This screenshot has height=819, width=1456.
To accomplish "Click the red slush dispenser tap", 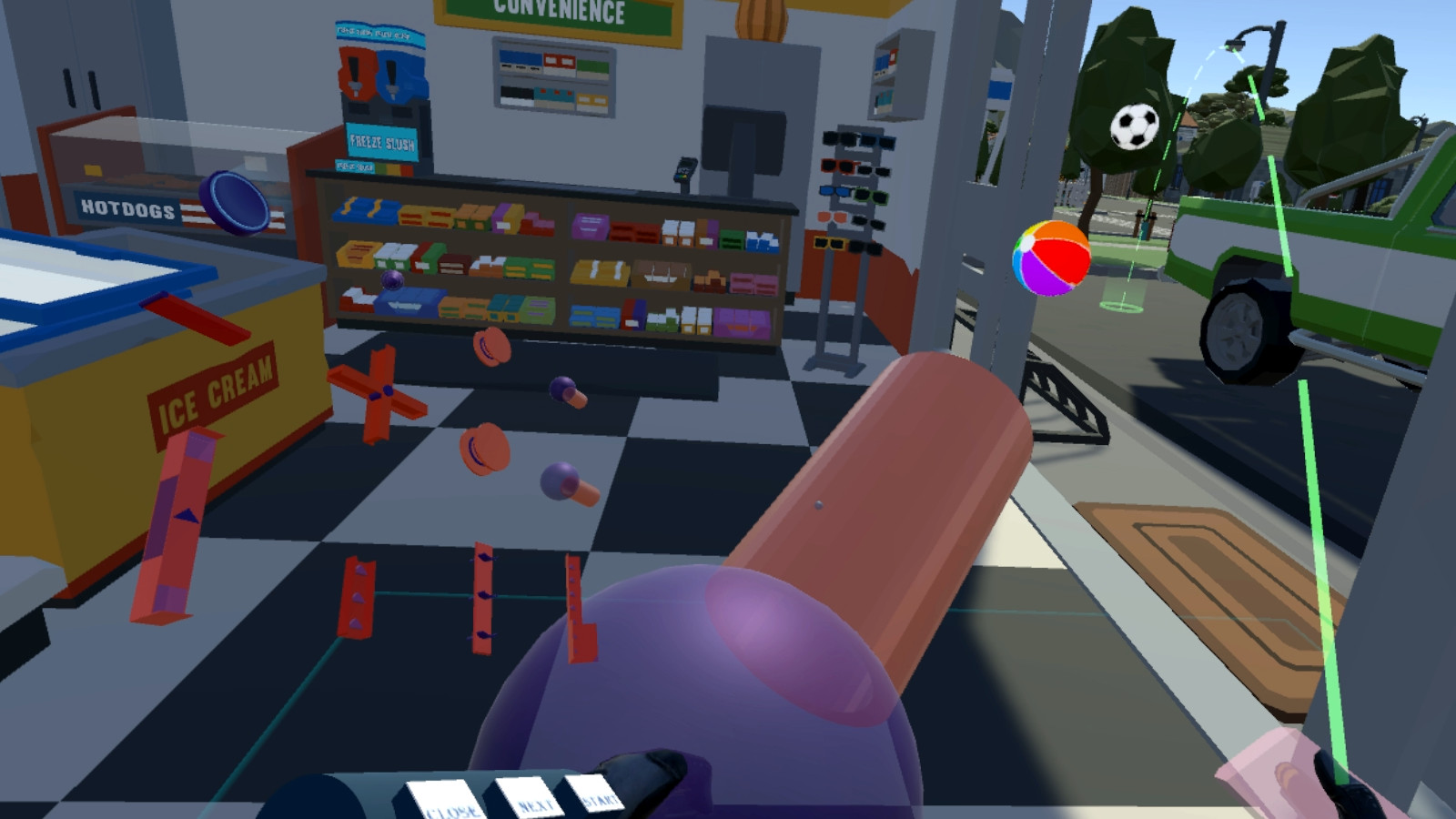I will click(355, 86).
